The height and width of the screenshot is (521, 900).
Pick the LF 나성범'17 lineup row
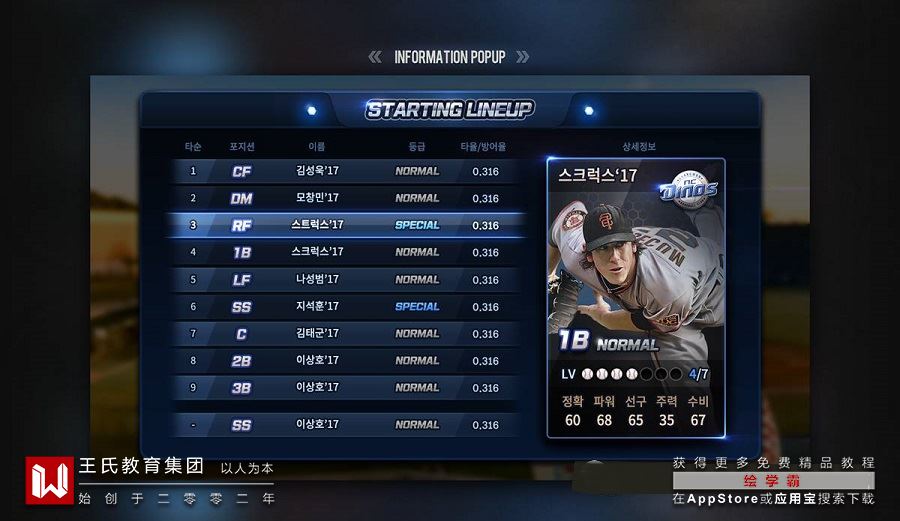point(345,279)
